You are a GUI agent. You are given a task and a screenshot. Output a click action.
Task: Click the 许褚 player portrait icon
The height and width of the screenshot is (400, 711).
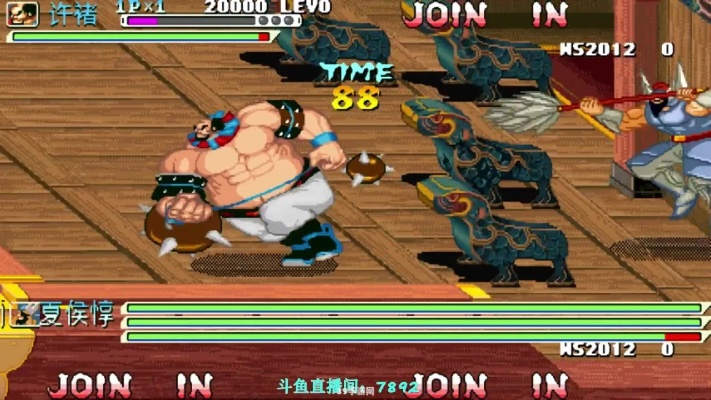coord(24,14)
